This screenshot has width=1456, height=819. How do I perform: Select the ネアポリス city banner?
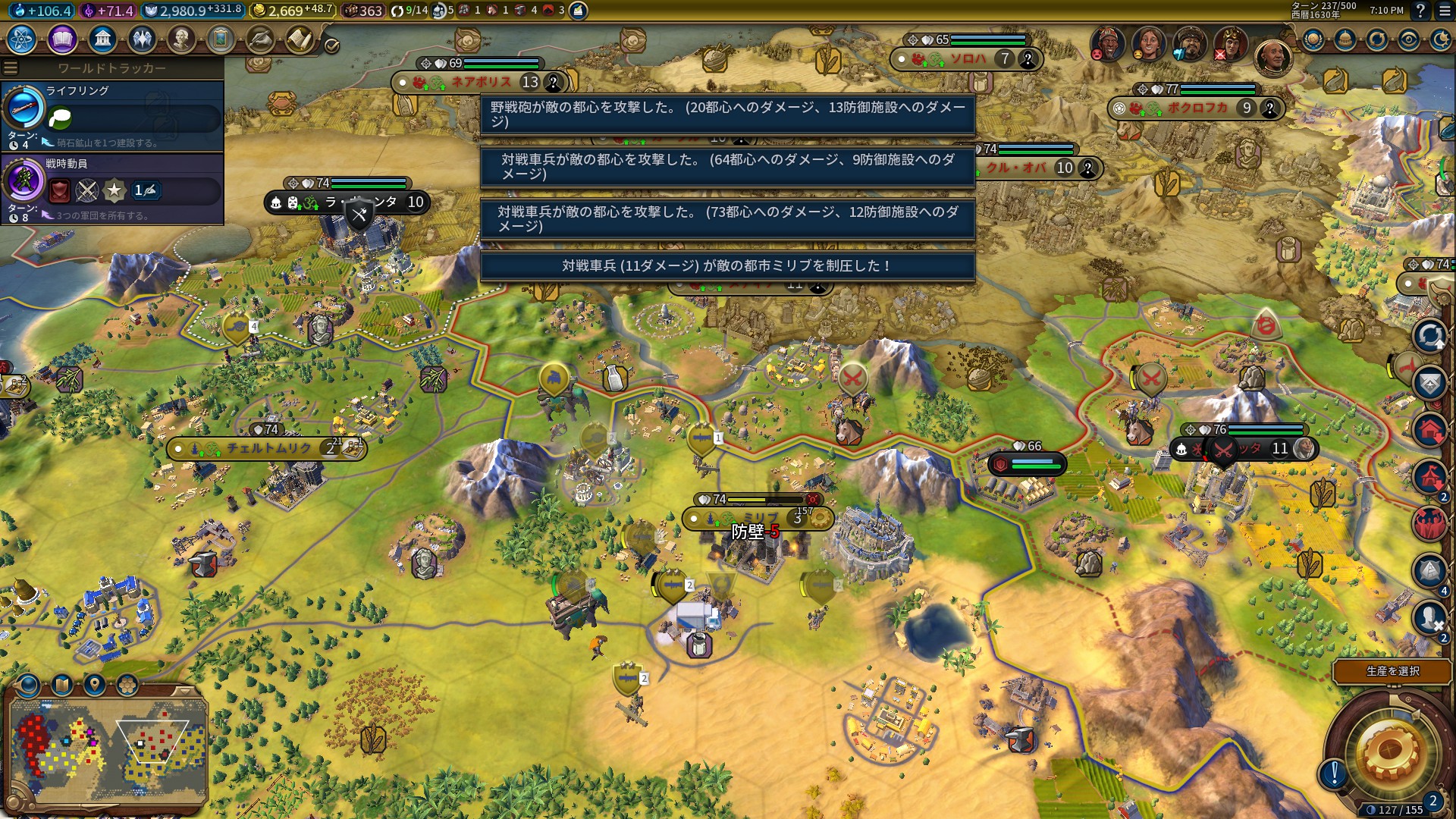(481, 82)
